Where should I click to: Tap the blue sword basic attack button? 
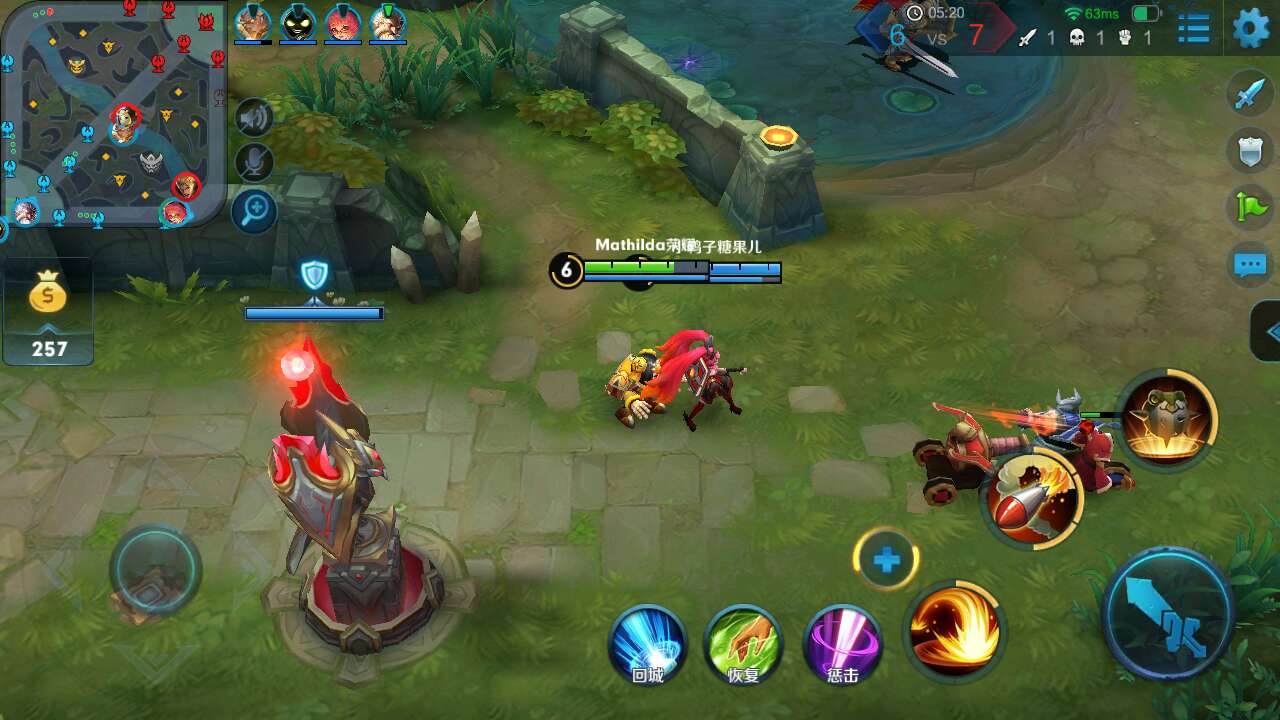coord(1167,614)
